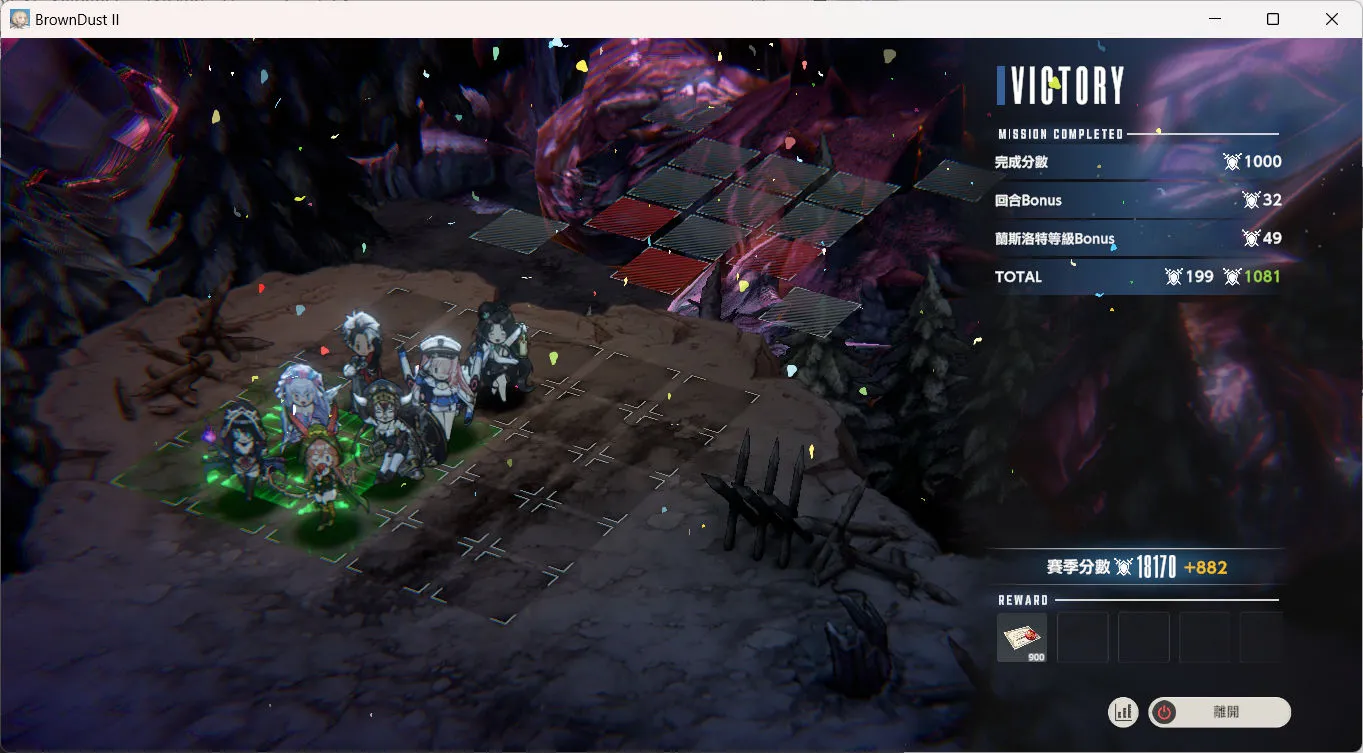Close the BrownDust II window

(1331, 19)
